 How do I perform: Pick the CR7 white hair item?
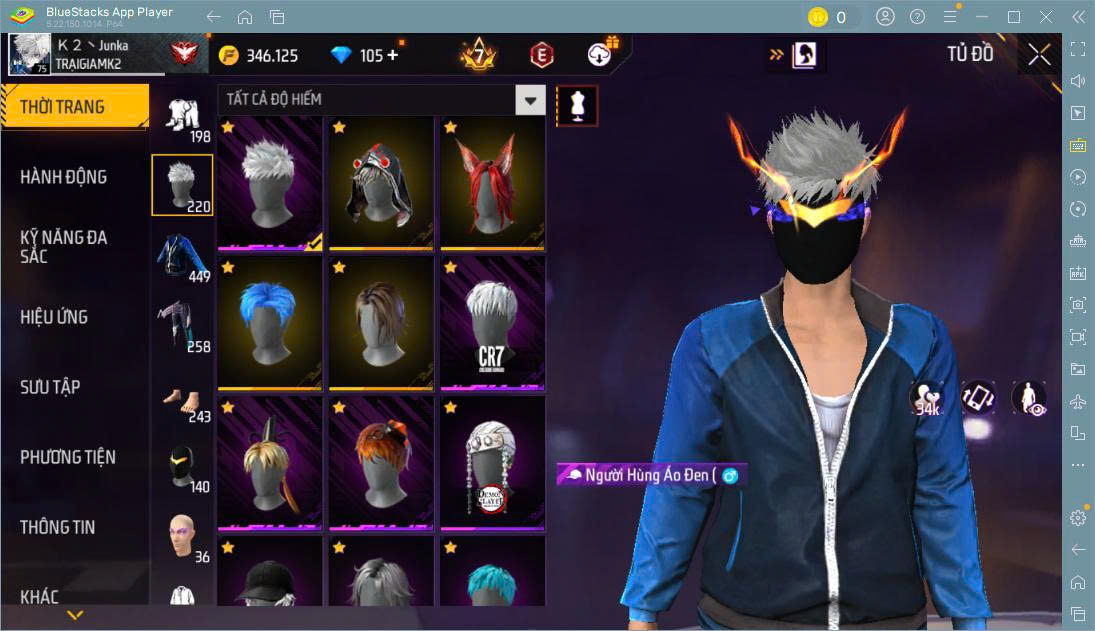(492, 322)
